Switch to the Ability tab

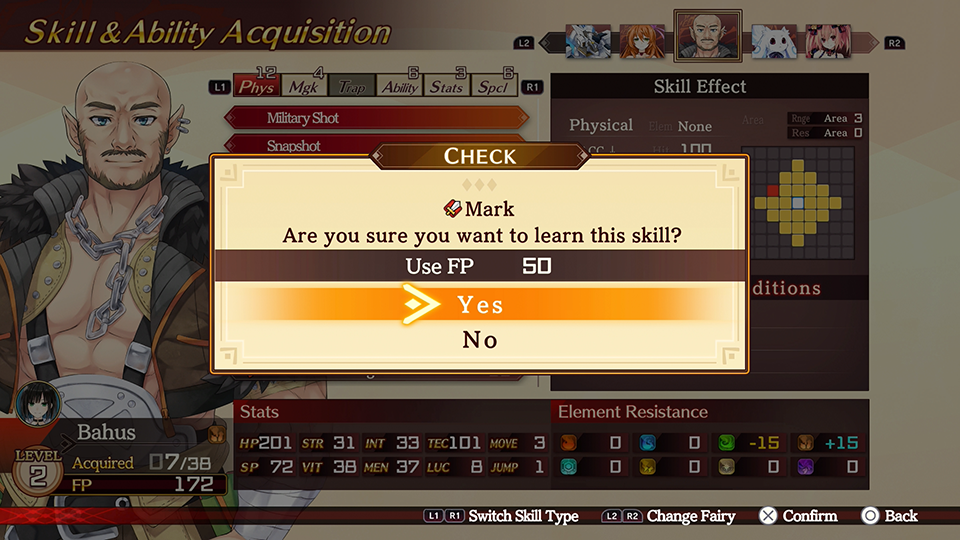pos(400,87)
